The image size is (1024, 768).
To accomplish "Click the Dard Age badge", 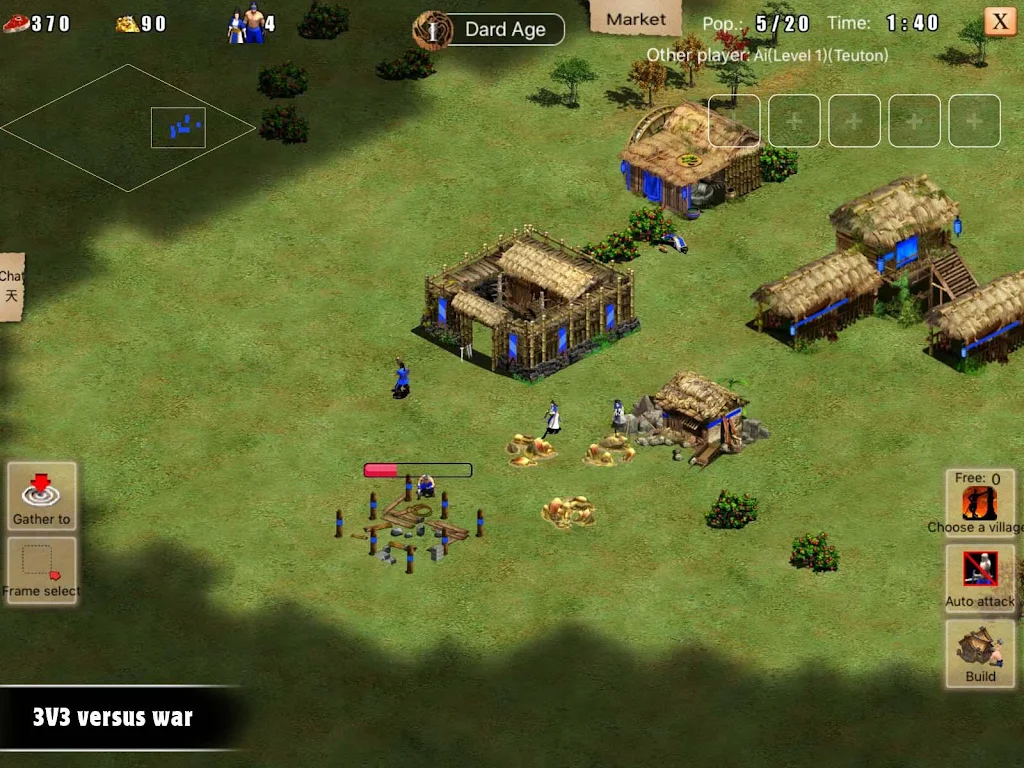I will (x=489, y=30).
